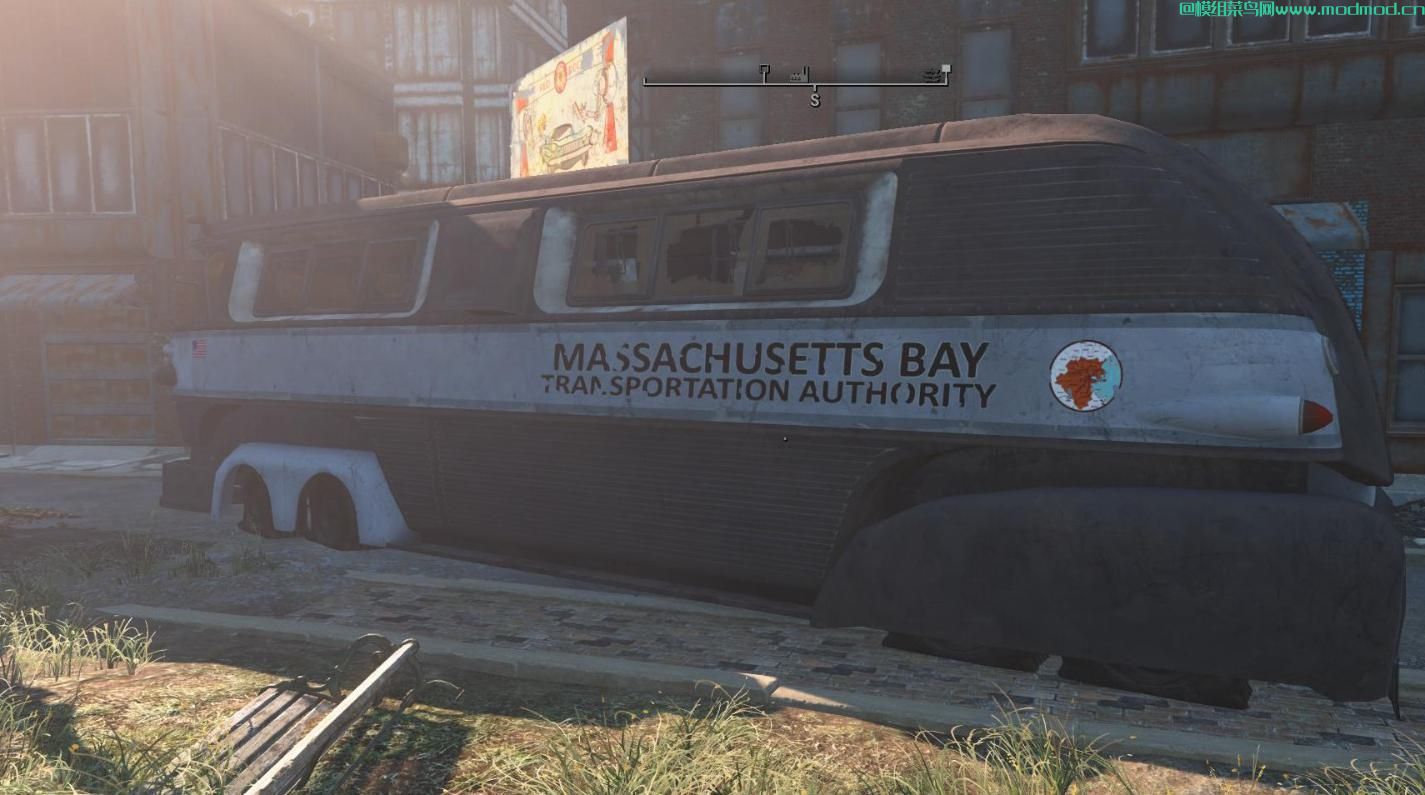Click the factory marker on the compass
Image resolution: width=1425 pixels, height=795 pixels.
coord(797,75)
